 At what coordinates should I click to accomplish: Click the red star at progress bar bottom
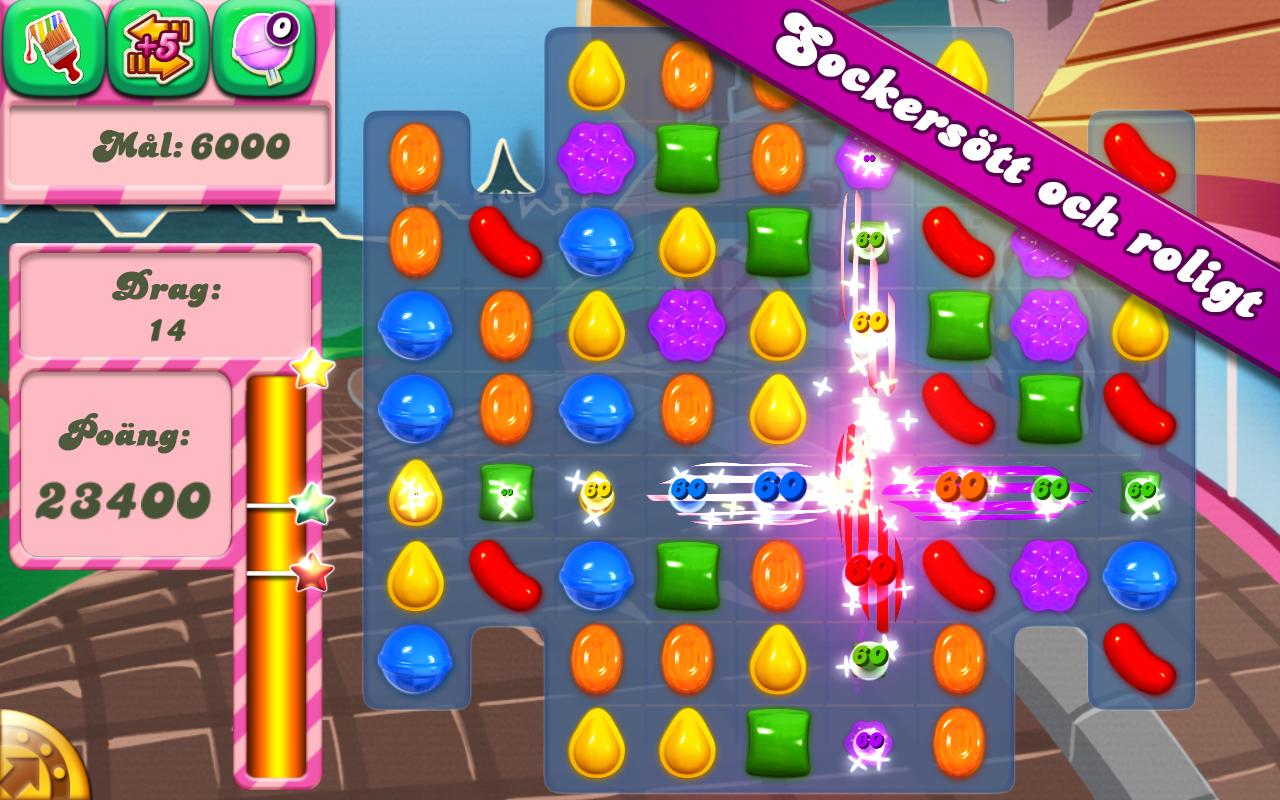pyautogui.click(x=308, y=572)
